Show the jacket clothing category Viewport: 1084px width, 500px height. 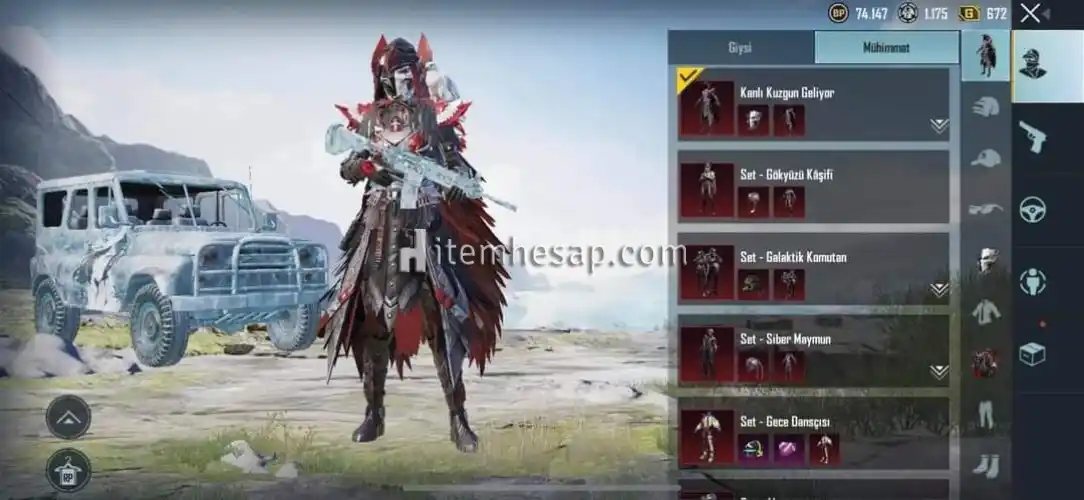pyautogui.click(x=986, y=311)
